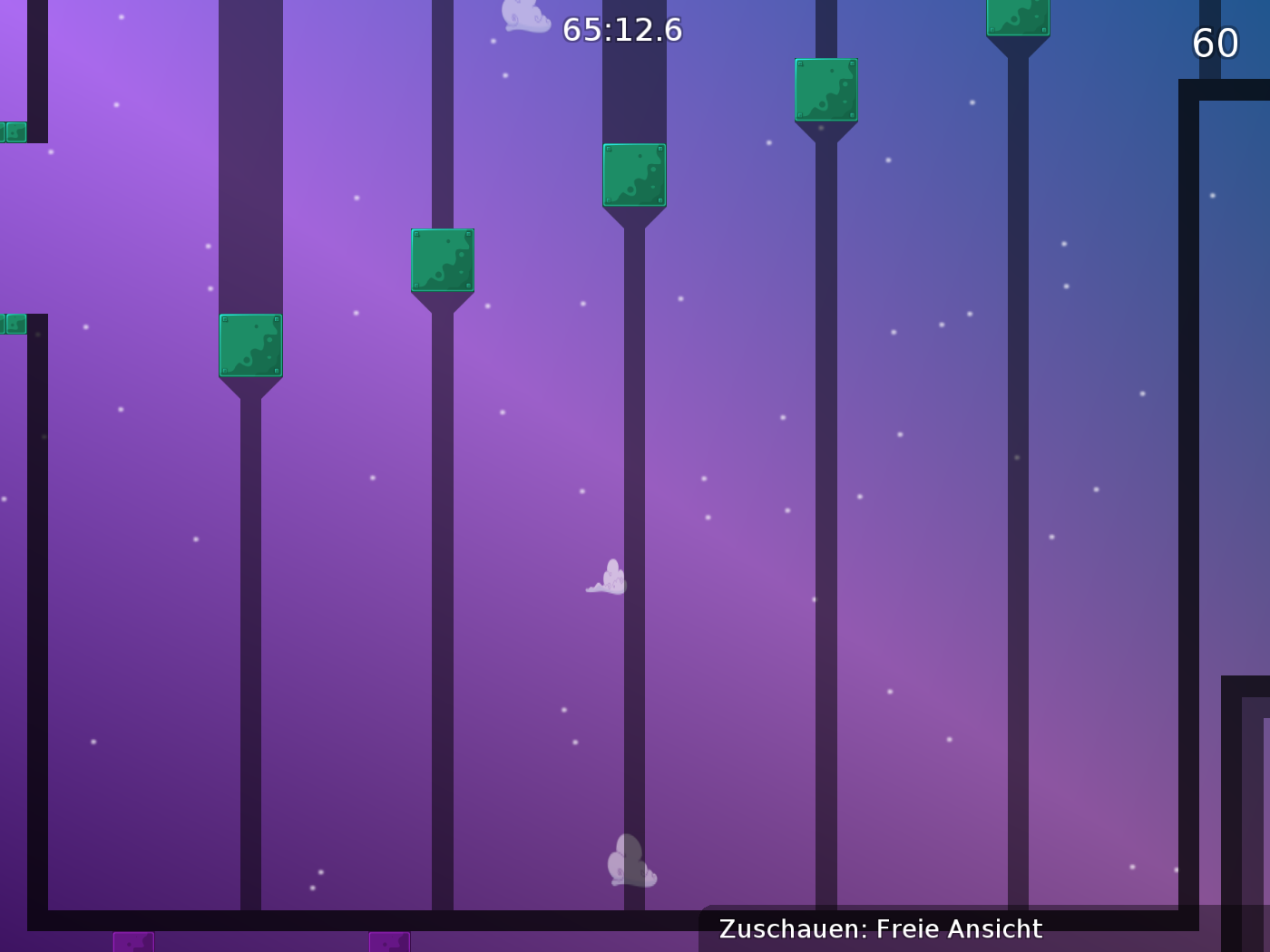
Task: Open the Zuschauen: Freie Ansicht spectator banner
Action: tap(880, 928)
